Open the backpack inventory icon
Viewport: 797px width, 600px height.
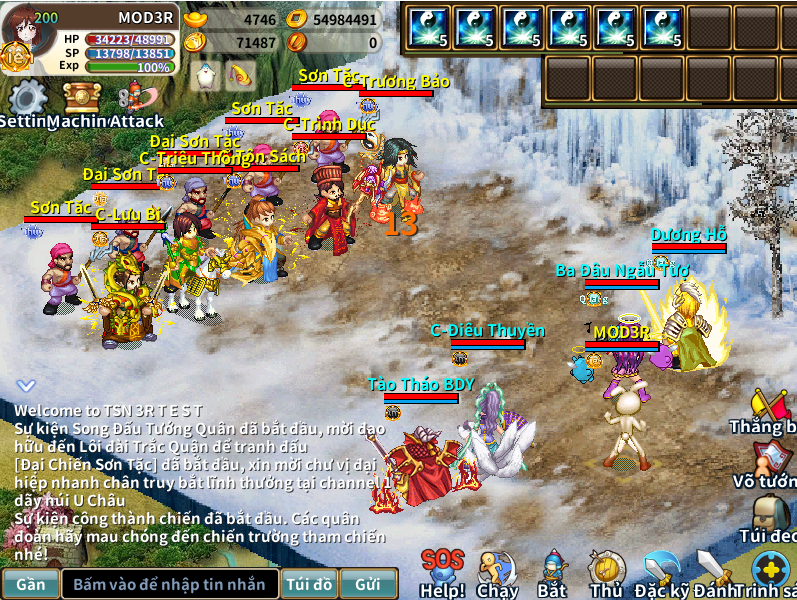pos(770,518)
